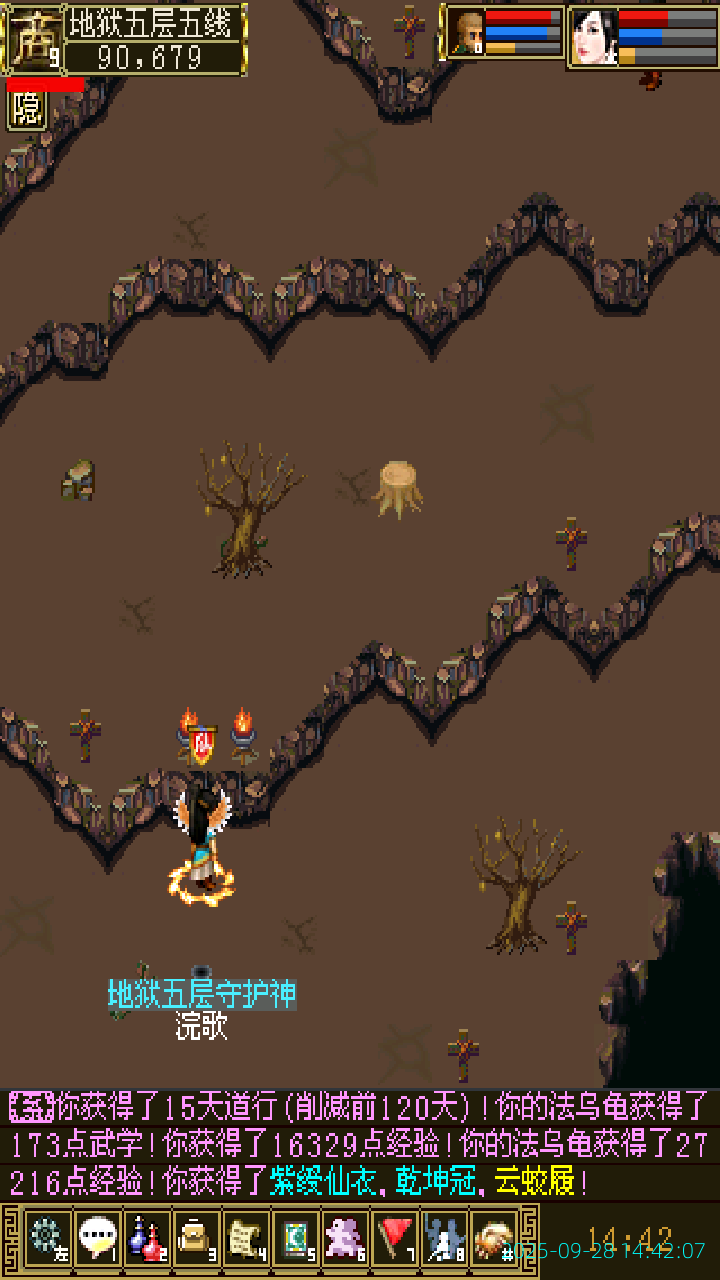This screenshot has height=1280, width=720.
Task: Open the green book icon
Action: pos(296,1238)
